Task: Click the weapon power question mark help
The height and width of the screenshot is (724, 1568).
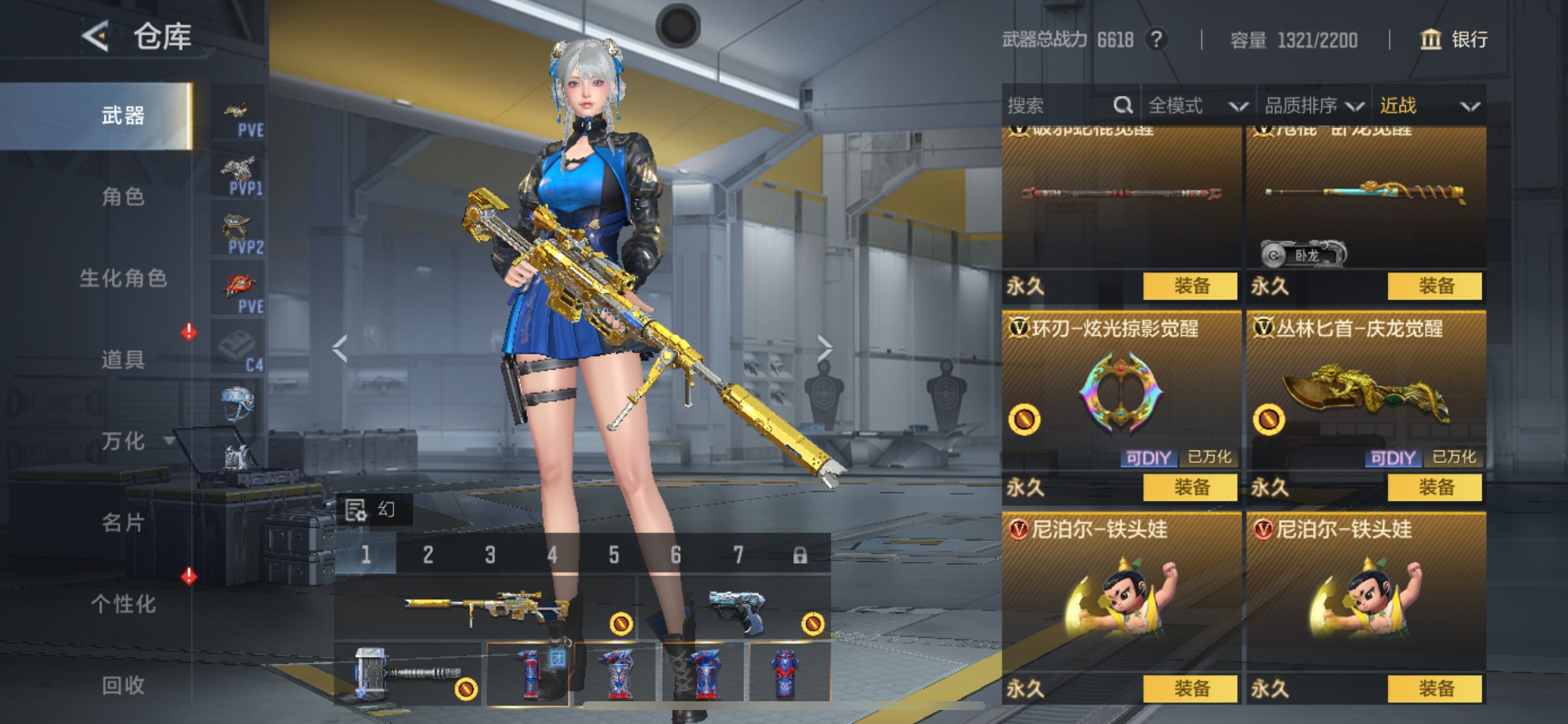Action: (1156, 40)
